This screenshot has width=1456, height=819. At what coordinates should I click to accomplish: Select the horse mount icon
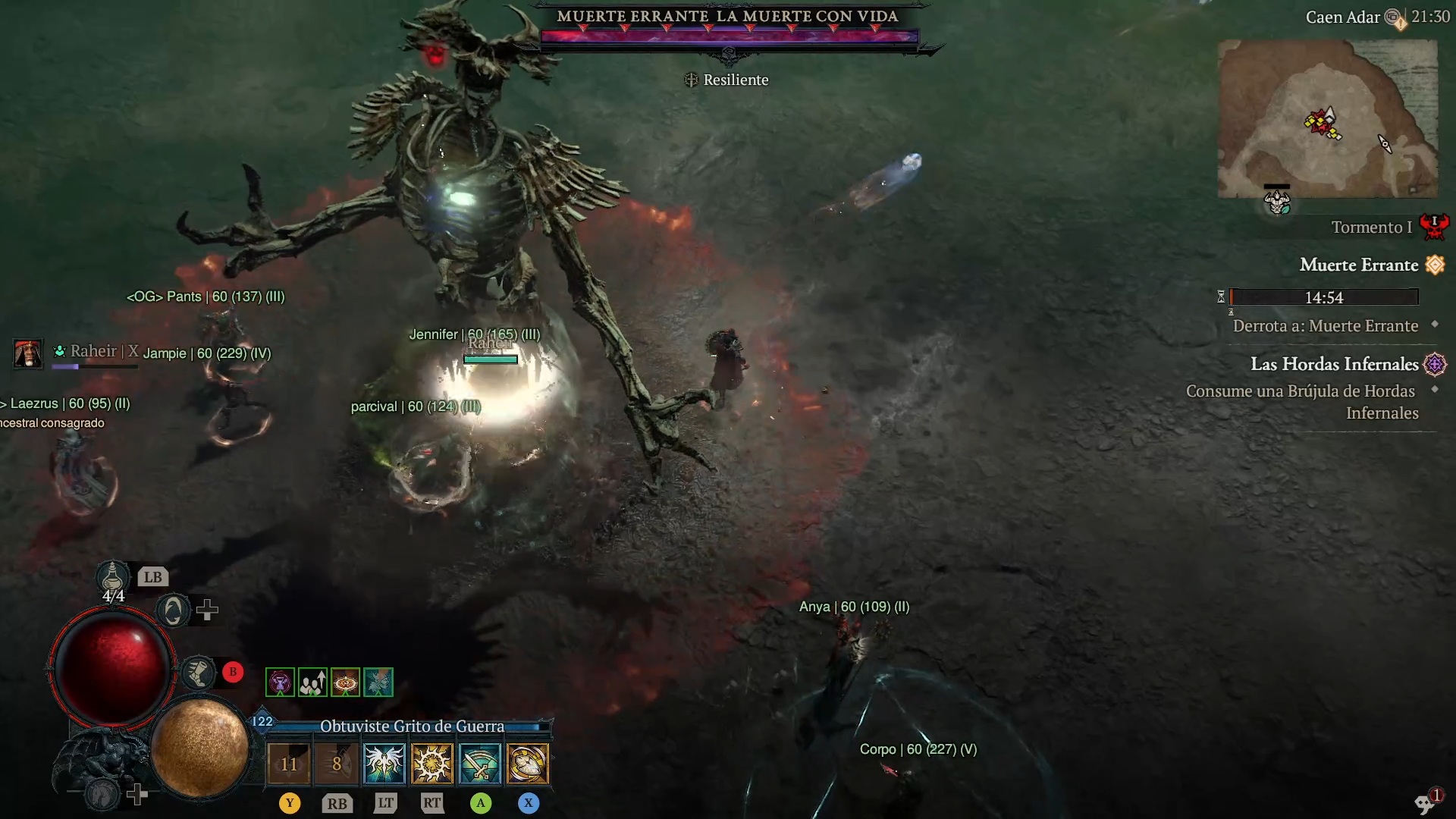pyautogui.click(x=102, y=793)
